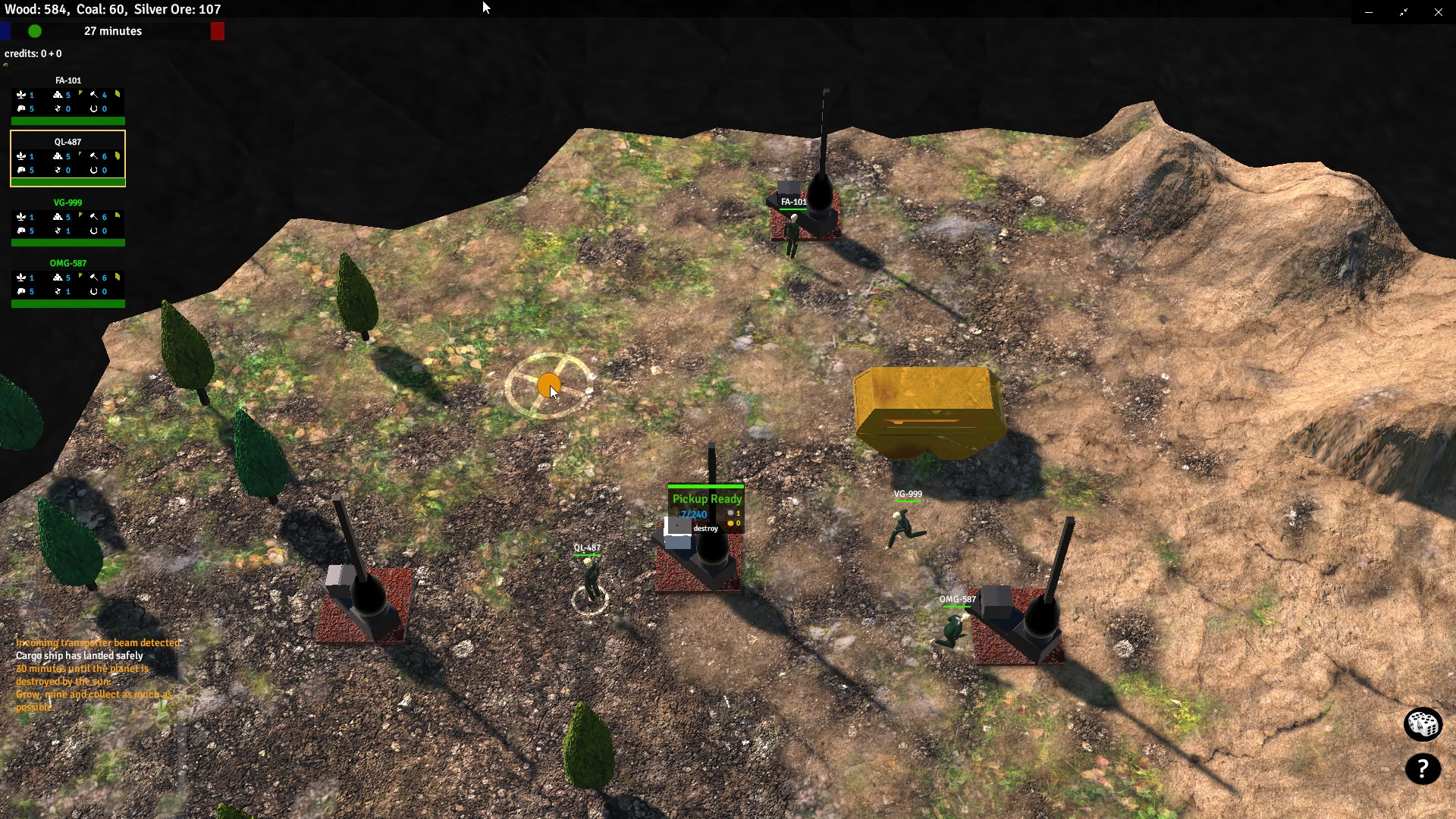1456x819 pixels.
Task: Click the destroy button on the turret popup
Action: [706, 529]
